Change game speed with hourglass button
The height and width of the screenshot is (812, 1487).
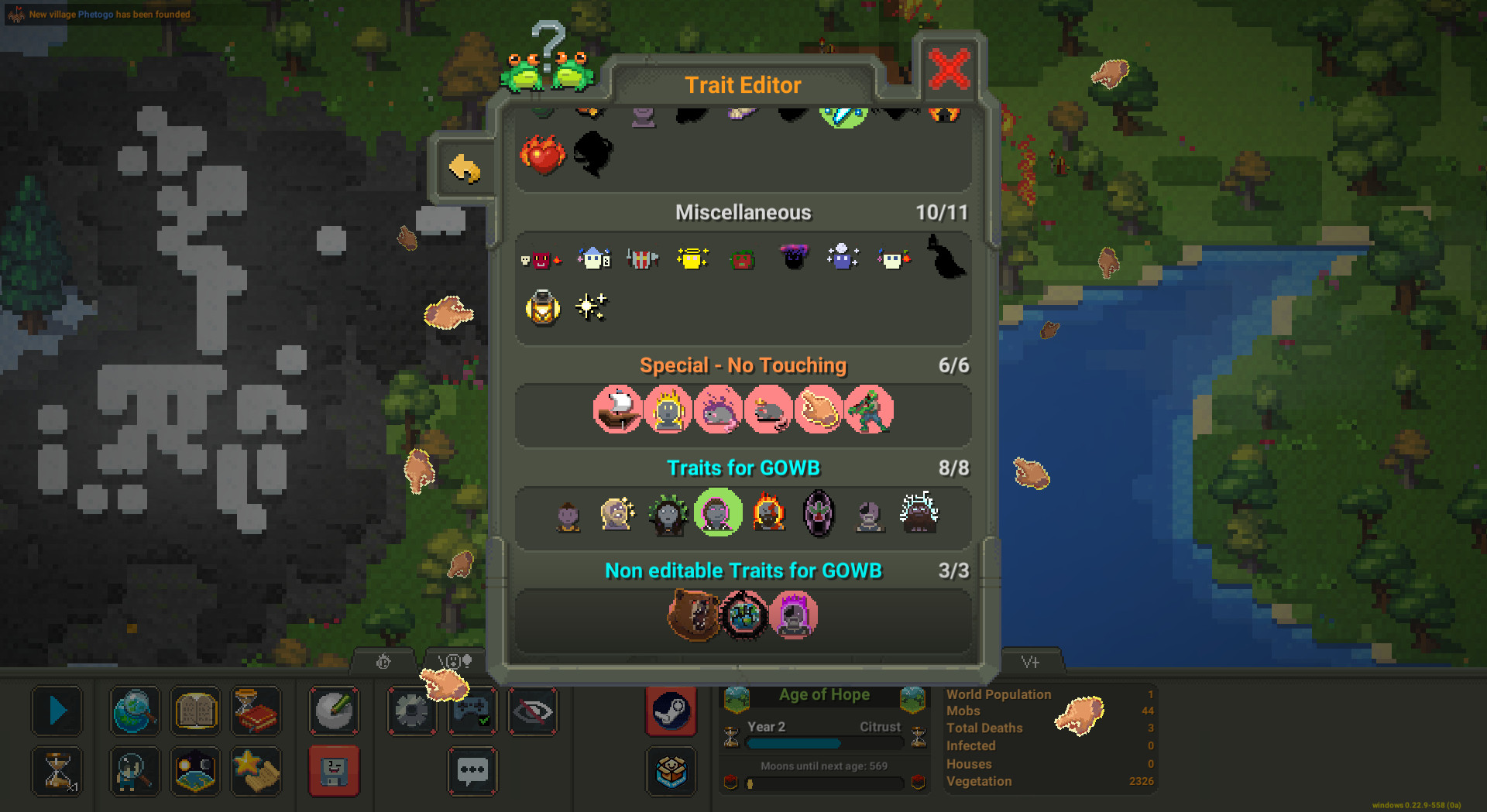pyautogui.click(x=57, y=771)
